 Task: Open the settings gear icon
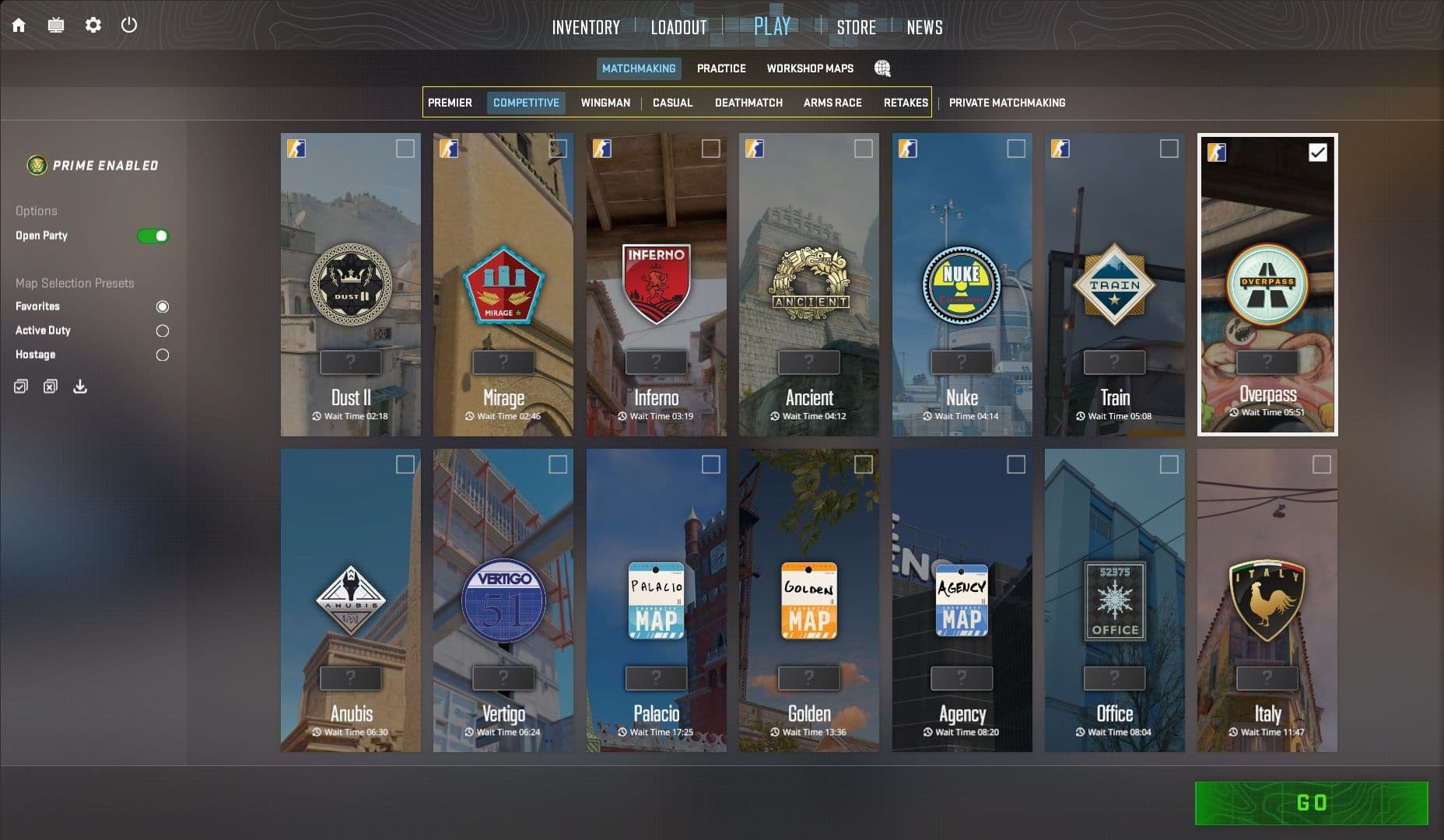[x=93, y=25]
